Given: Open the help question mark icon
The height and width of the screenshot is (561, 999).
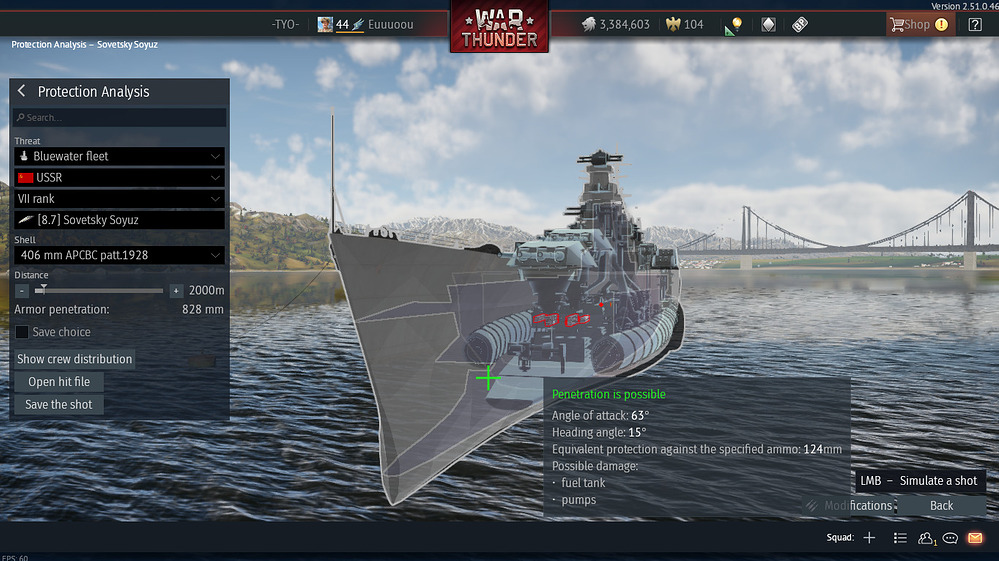Looking at the screenshot, I should (x=975, y=25).
